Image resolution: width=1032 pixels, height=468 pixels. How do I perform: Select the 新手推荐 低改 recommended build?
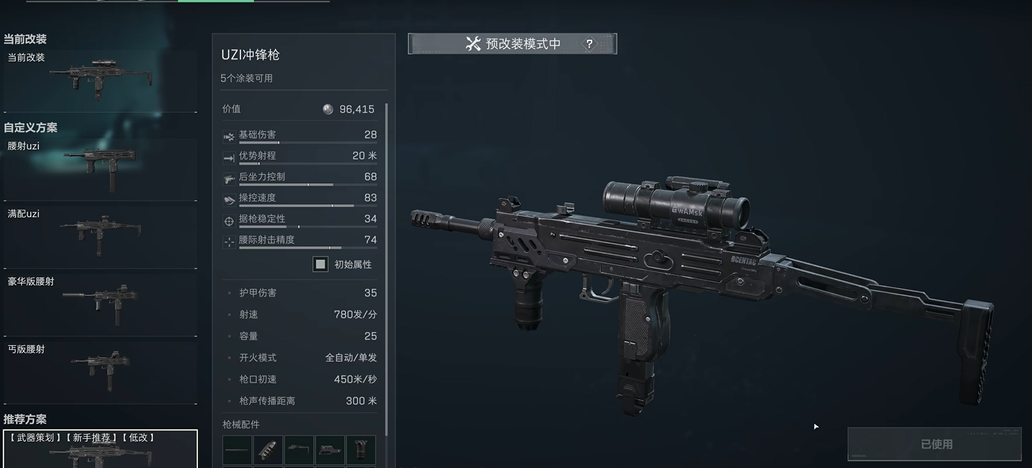(x=100, y=450)
